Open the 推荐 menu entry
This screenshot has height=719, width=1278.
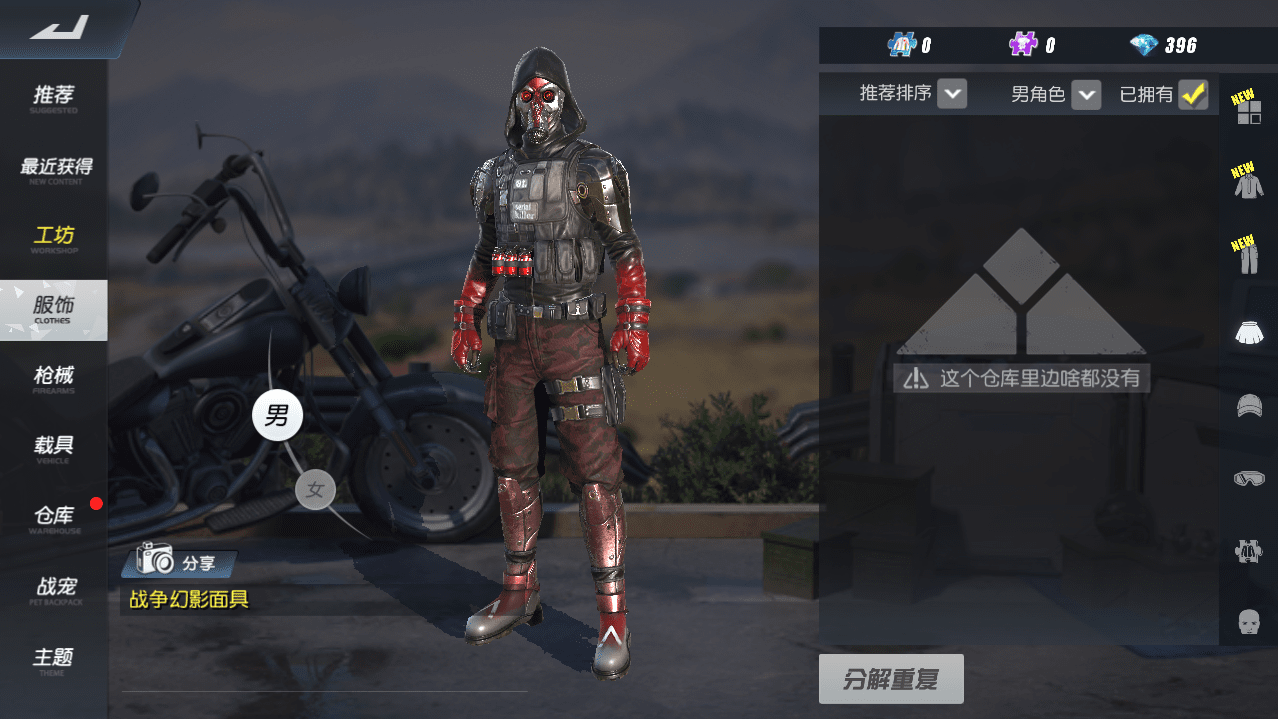tap(54, 97)
